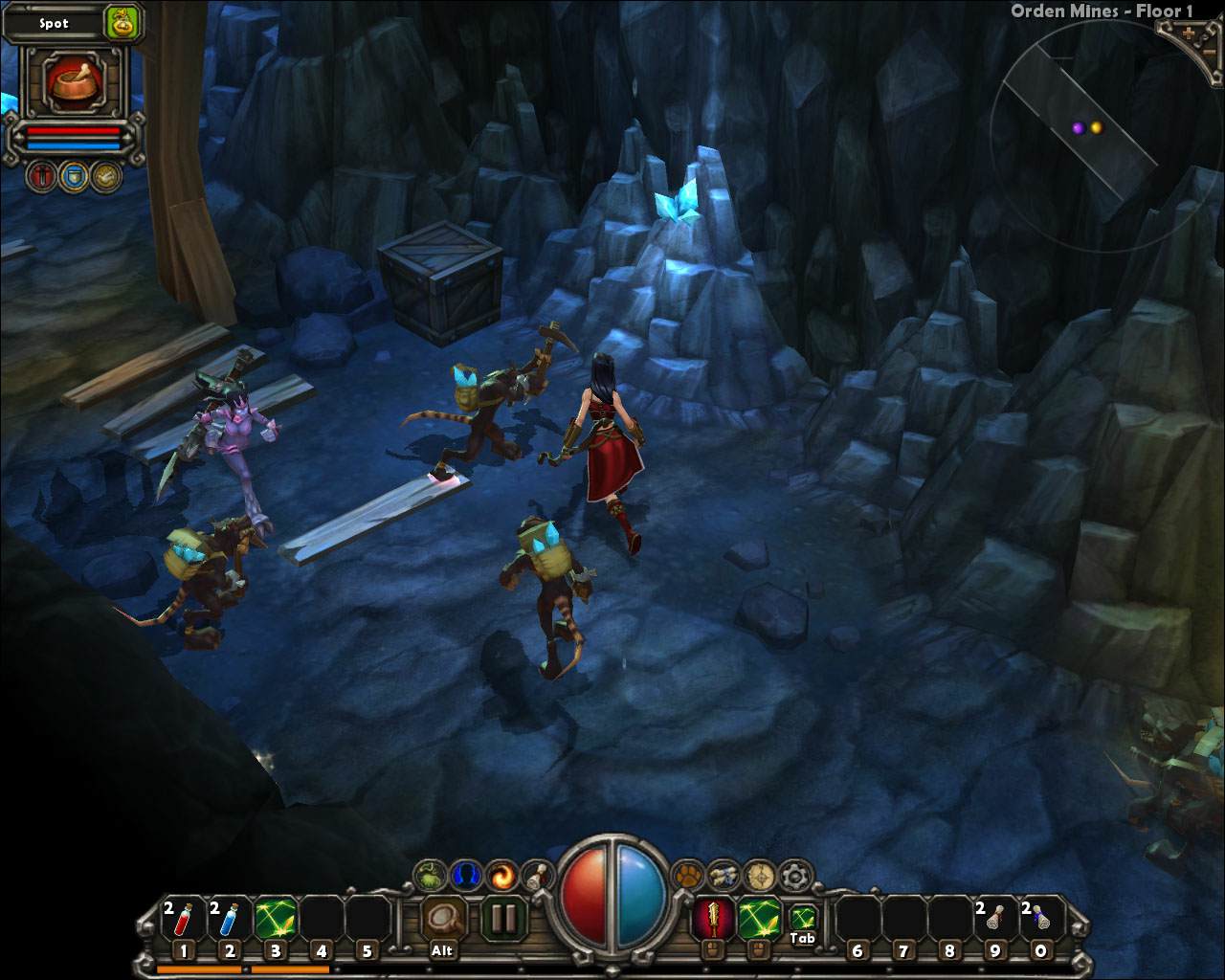This screenshot has height=980, width=1225.
Task: Activate the green skill in hotbar slot 3
Action: (x=275, y=921)
